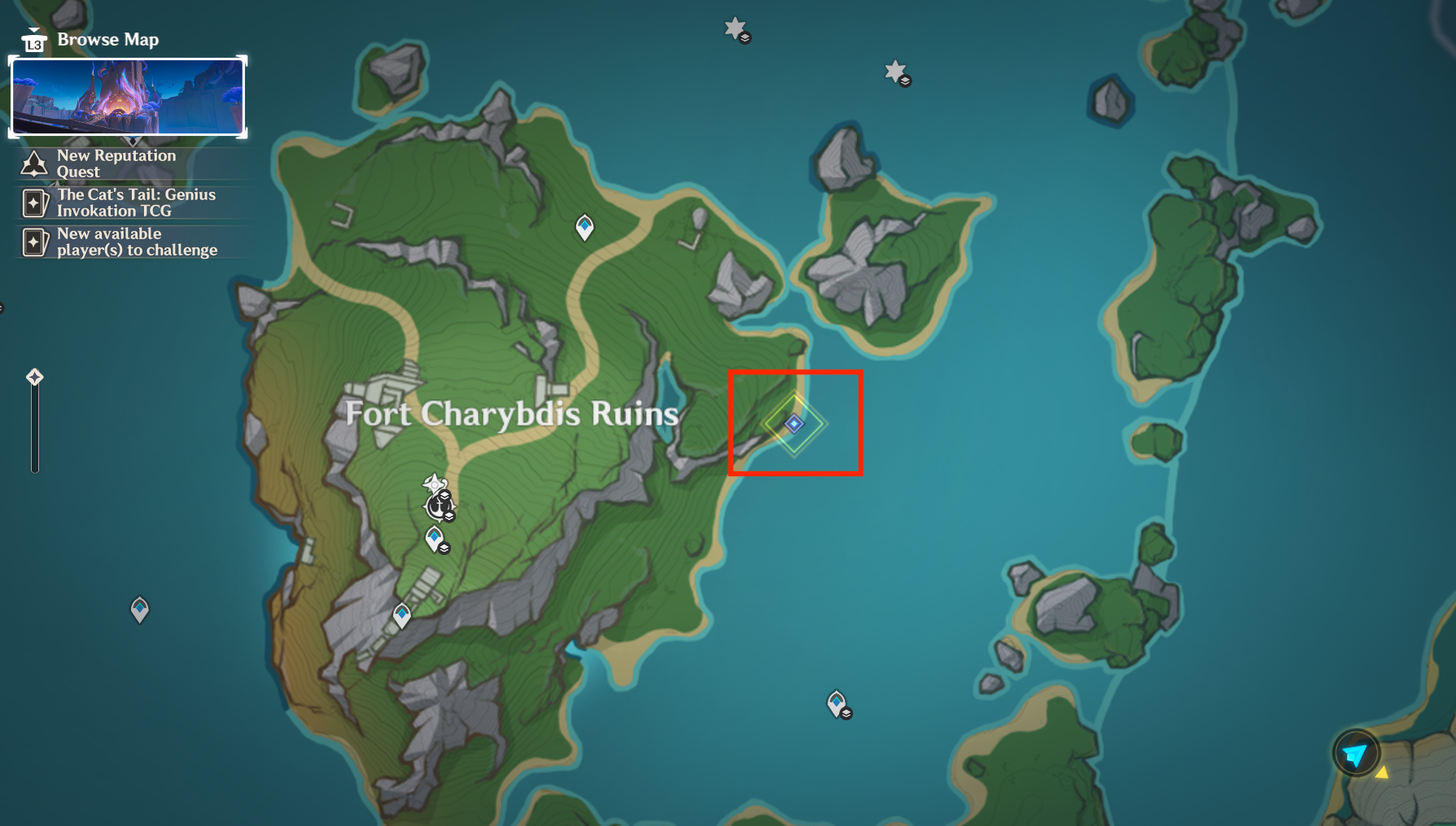
Task: Select the white star marker at the top of the map
Action: [x=735, y=26]
